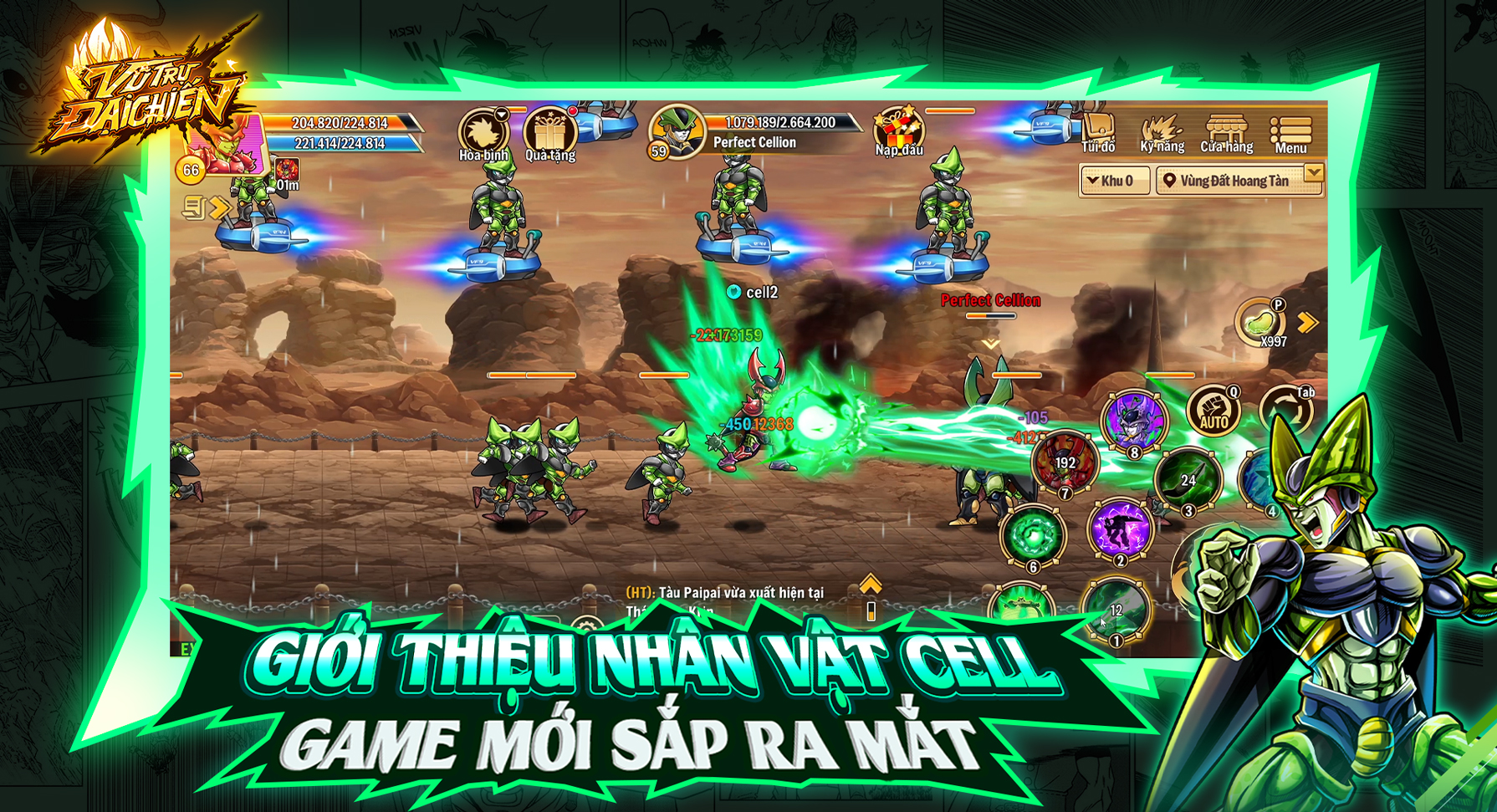1497x812 pixels.
Task: Switch target with the circular arrows button
Action: (x=1285, y=411)
